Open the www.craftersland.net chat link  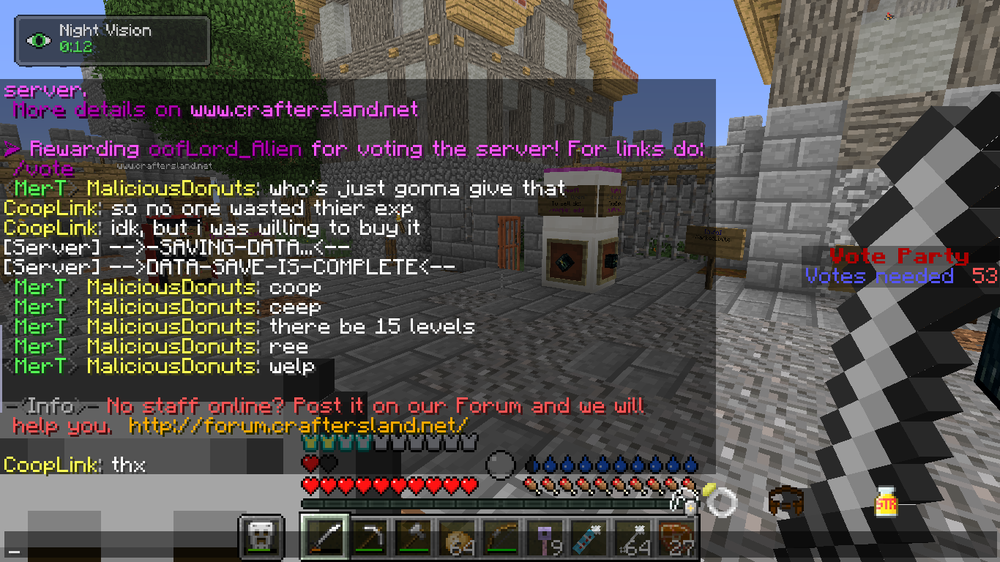point(304,108)
